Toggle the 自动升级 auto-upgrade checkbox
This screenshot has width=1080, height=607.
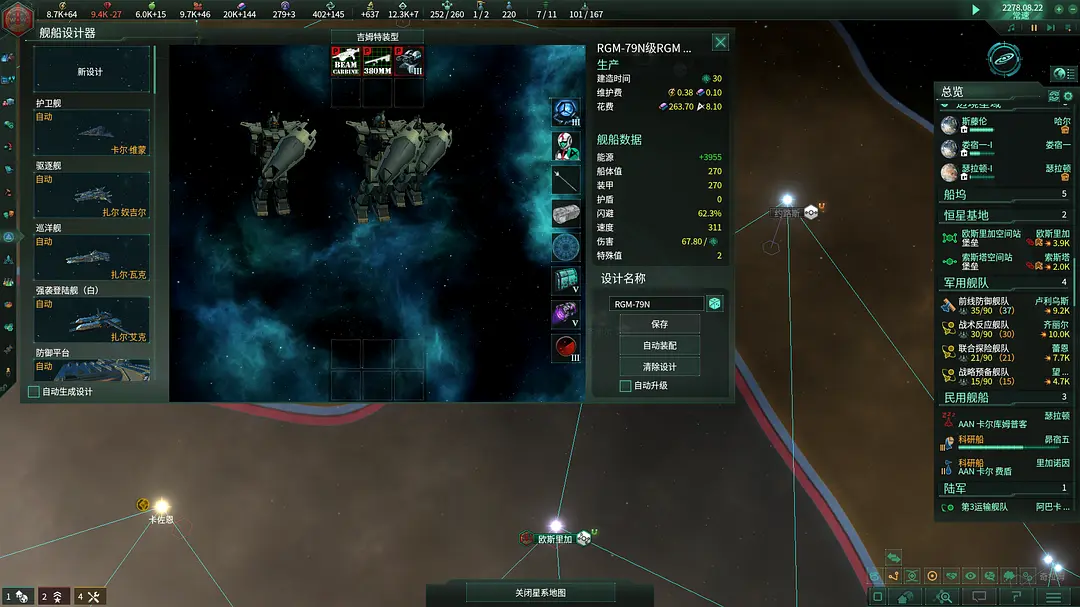tap(626, 386)
